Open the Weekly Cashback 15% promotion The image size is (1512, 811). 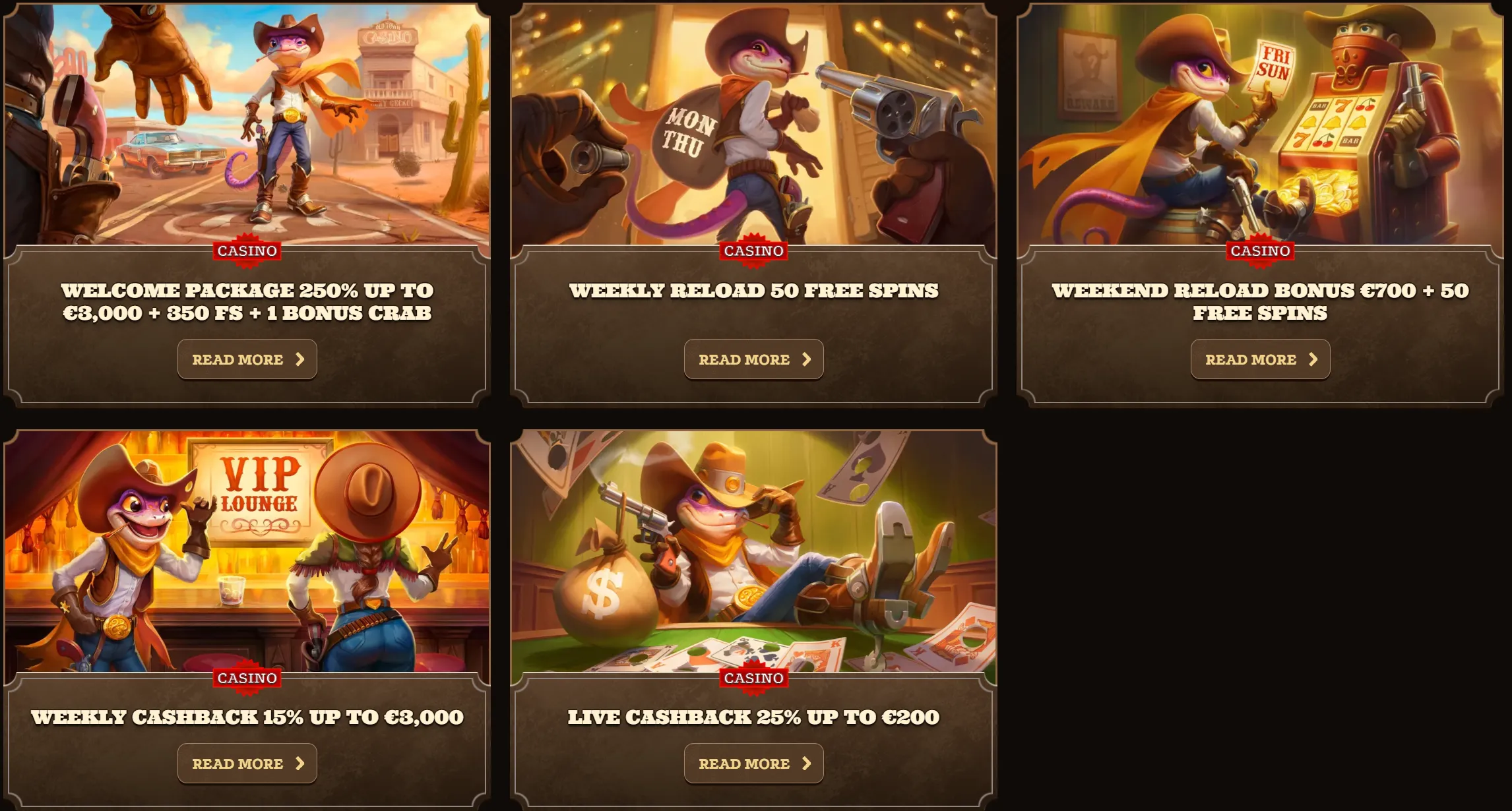[247, 763]
